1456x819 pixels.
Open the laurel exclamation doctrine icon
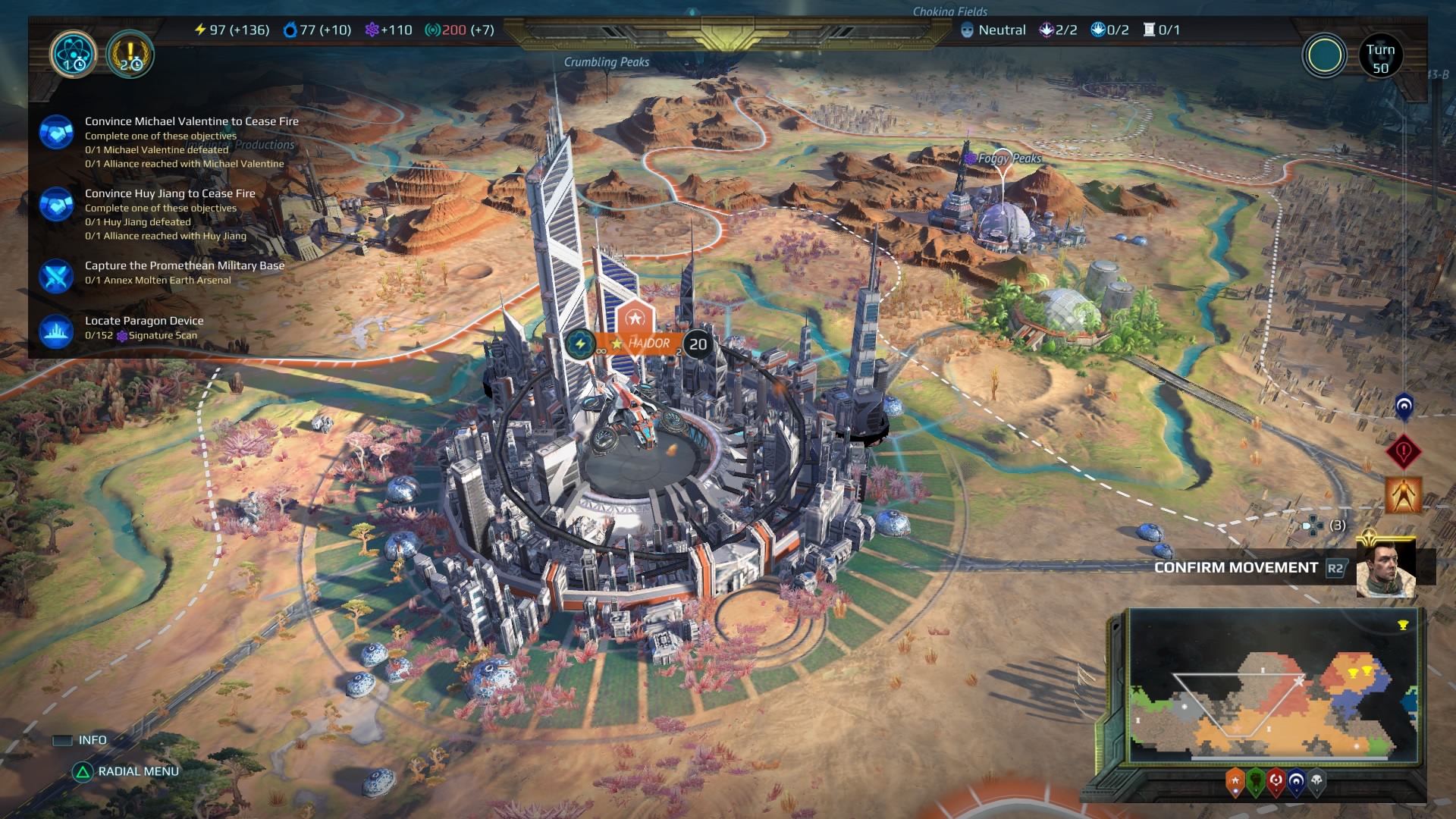coord(130,55)
